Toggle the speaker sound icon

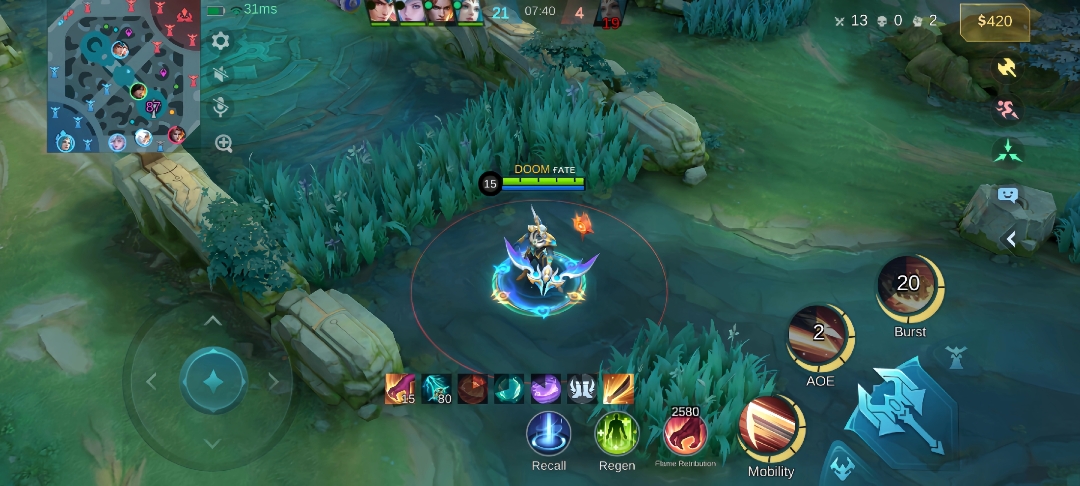click(221, 74)
